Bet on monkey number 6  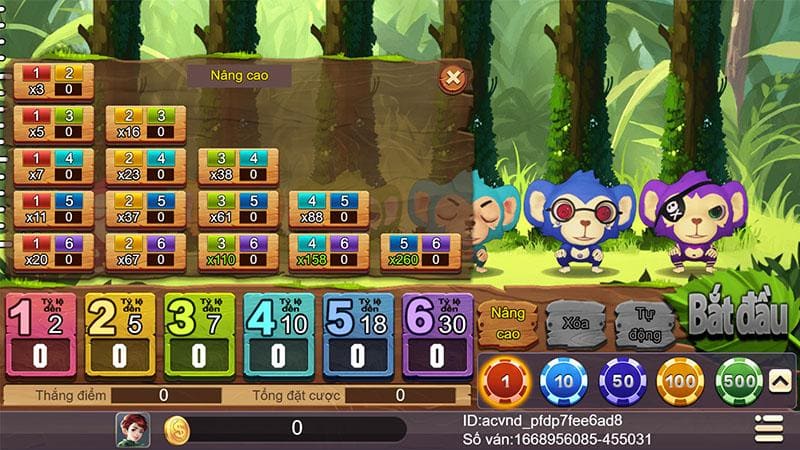(x=437, y=335)
